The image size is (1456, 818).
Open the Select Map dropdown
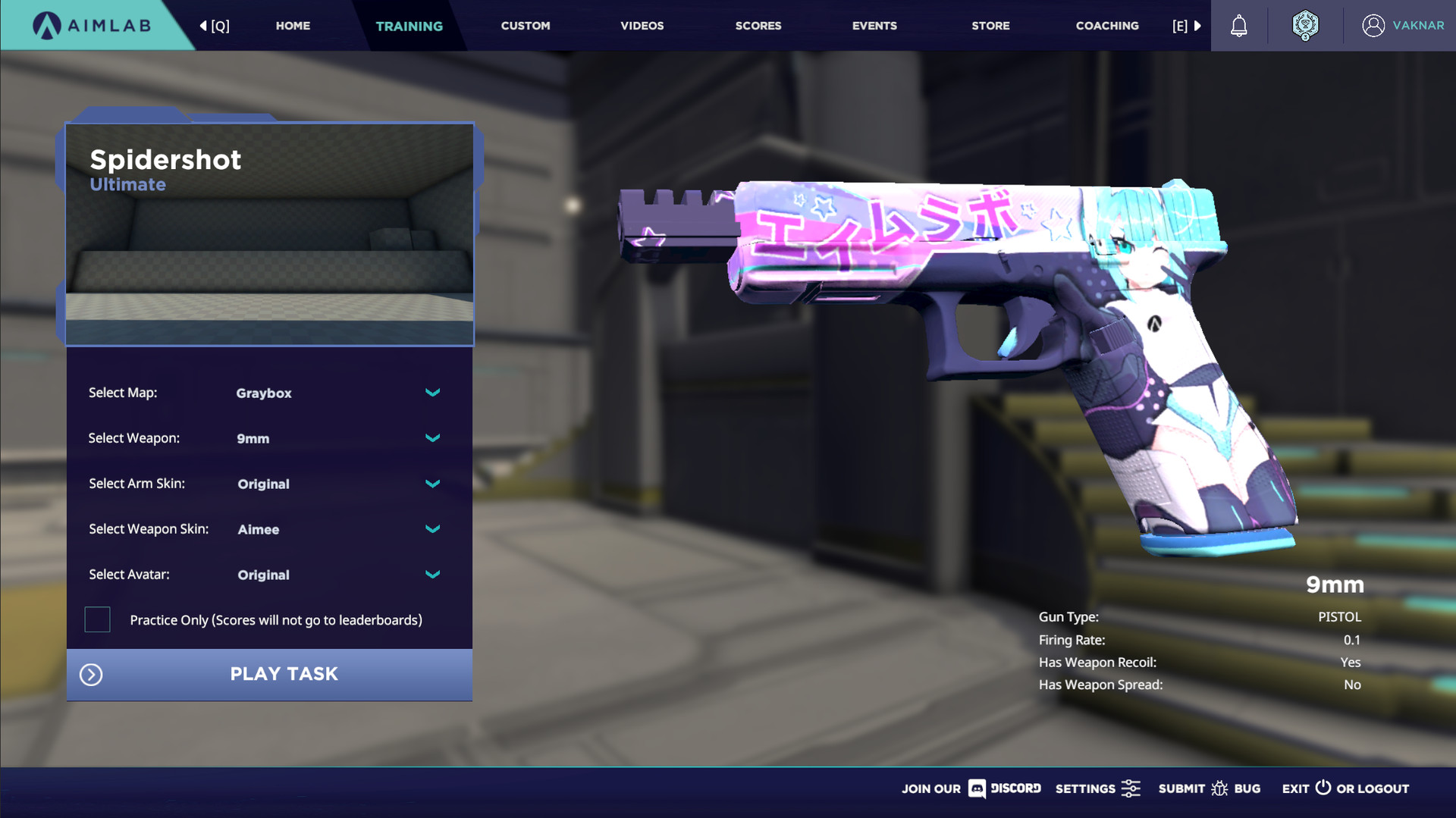point(432,393)
